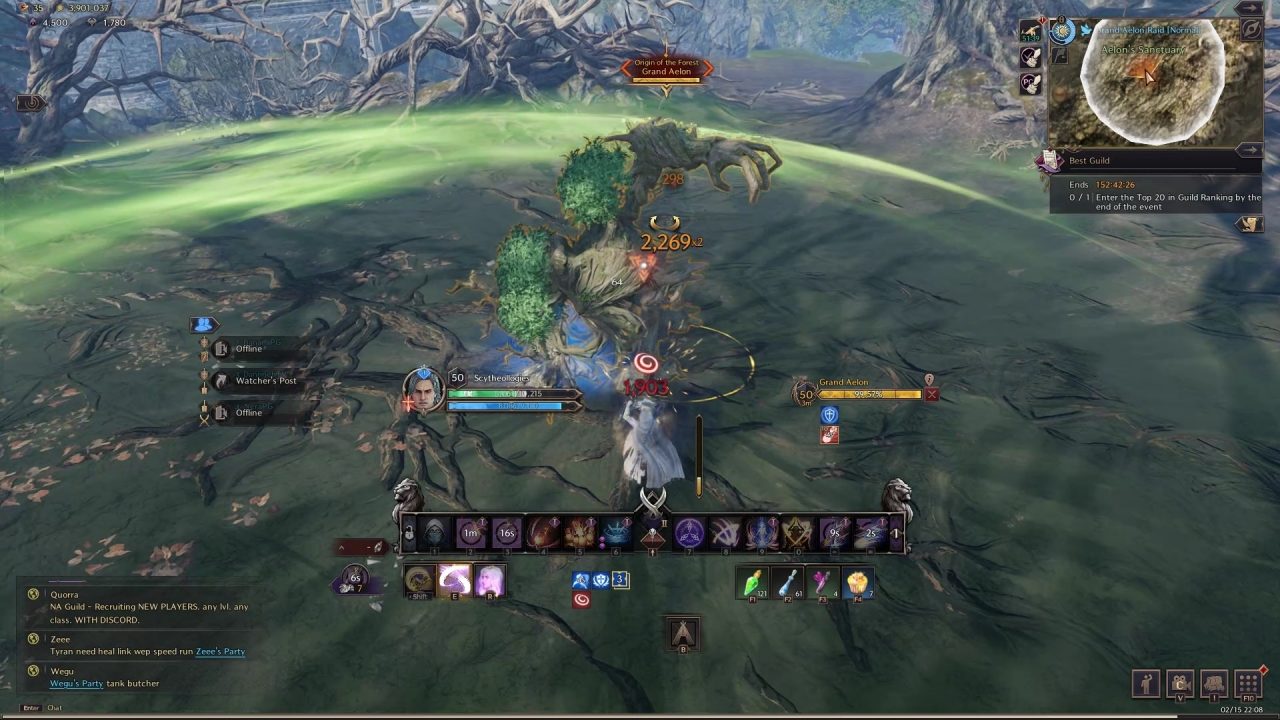Toggle the hotbar lock padlock
Screen dimensions: 1280x720
408,534
